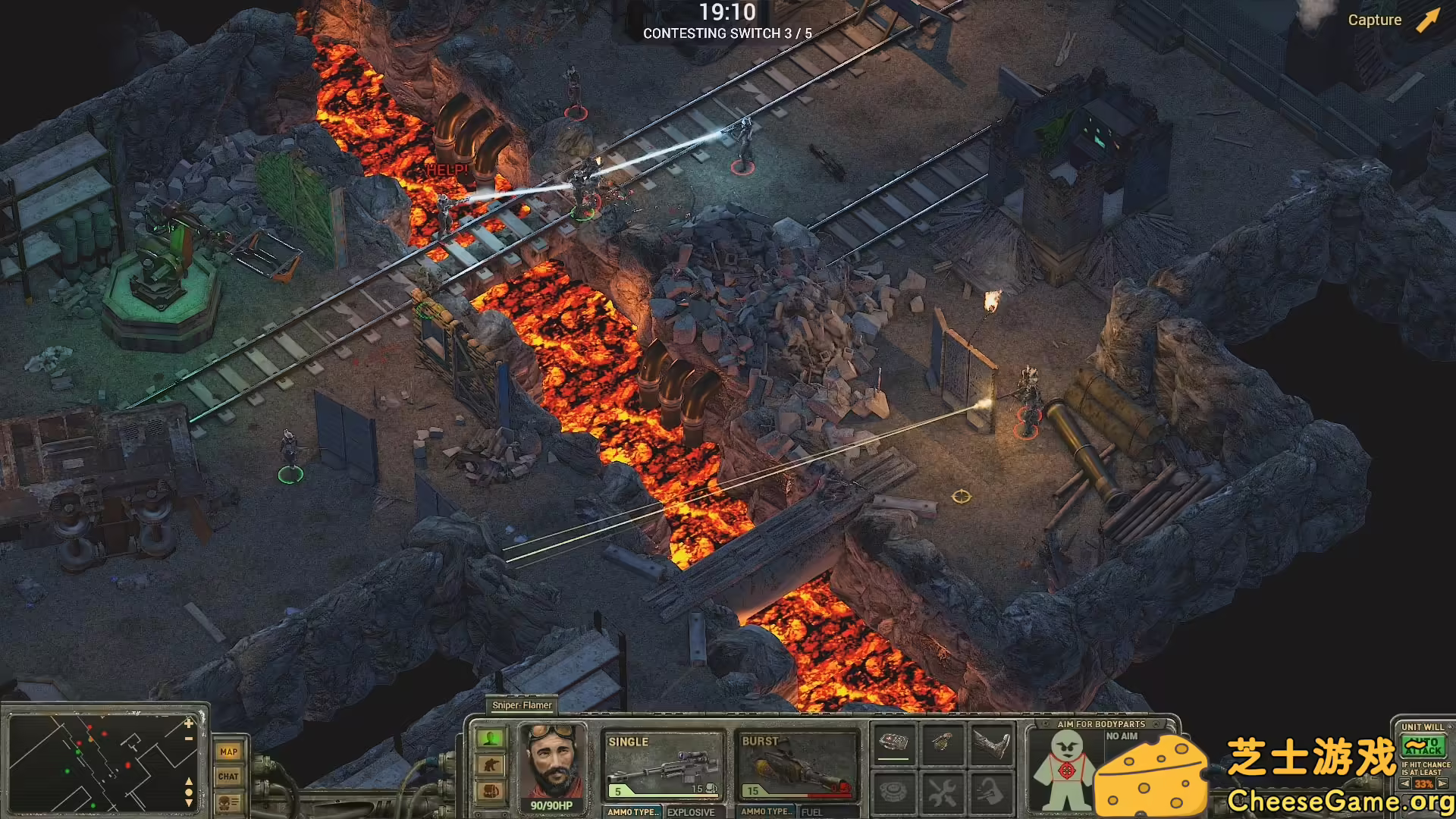Open sniper rifle AMMO TYPE selector
Image resolution: width=1456 pixels, height=819 pixels.
click(x=633, y=811)
